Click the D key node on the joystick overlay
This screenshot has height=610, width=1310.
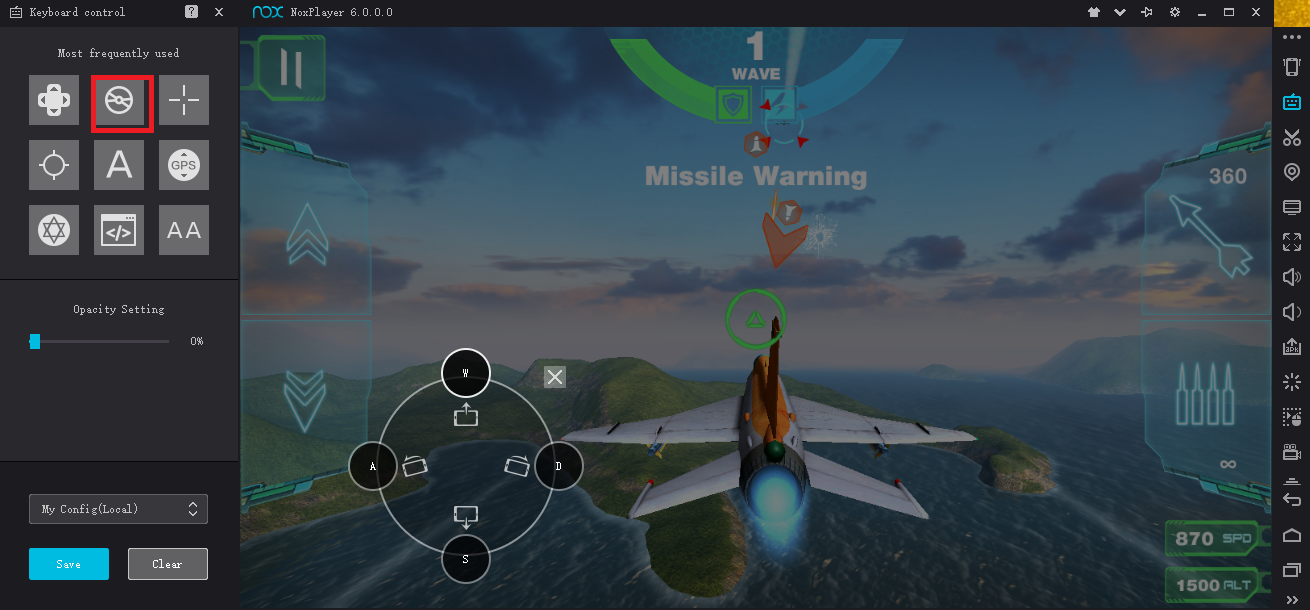point(559,466)
